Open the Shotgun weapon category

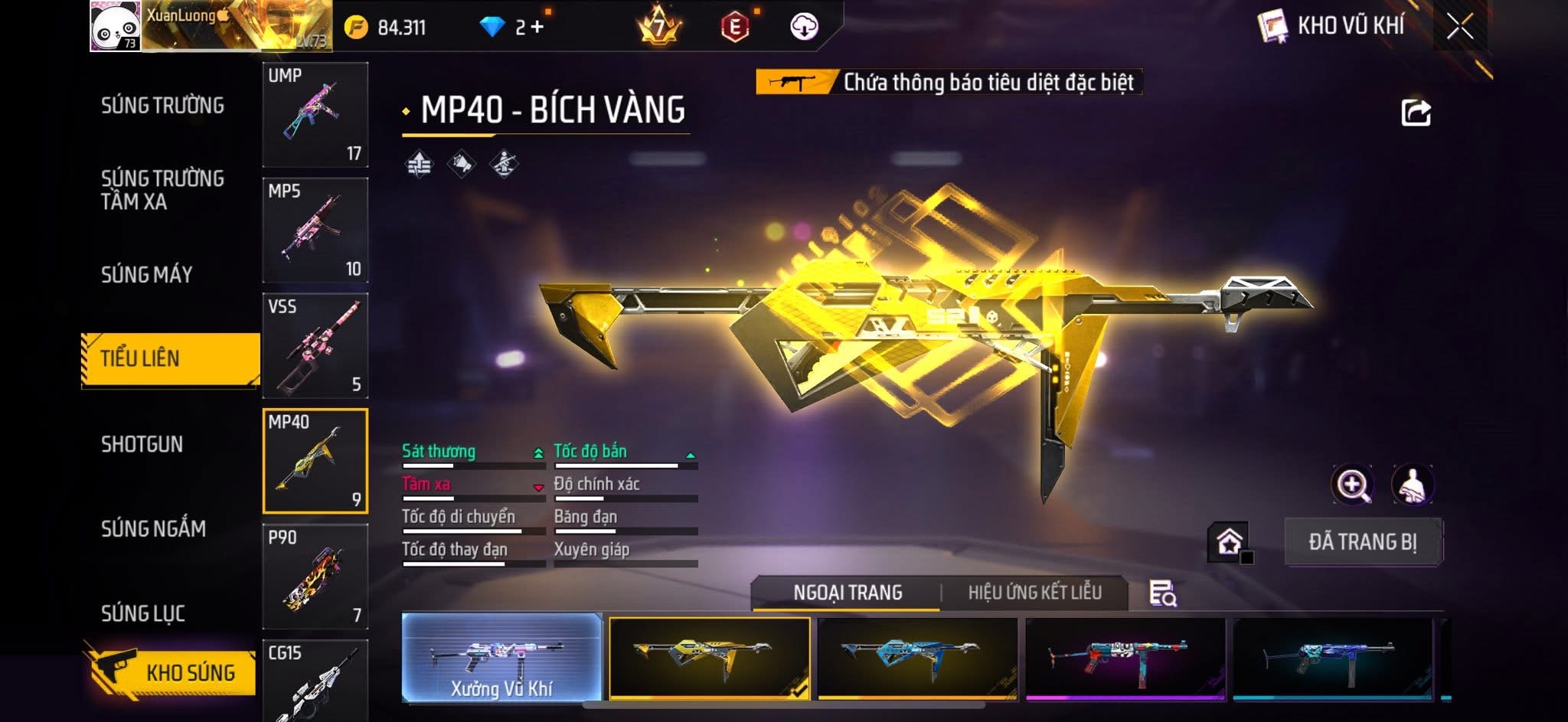point(142,444)
